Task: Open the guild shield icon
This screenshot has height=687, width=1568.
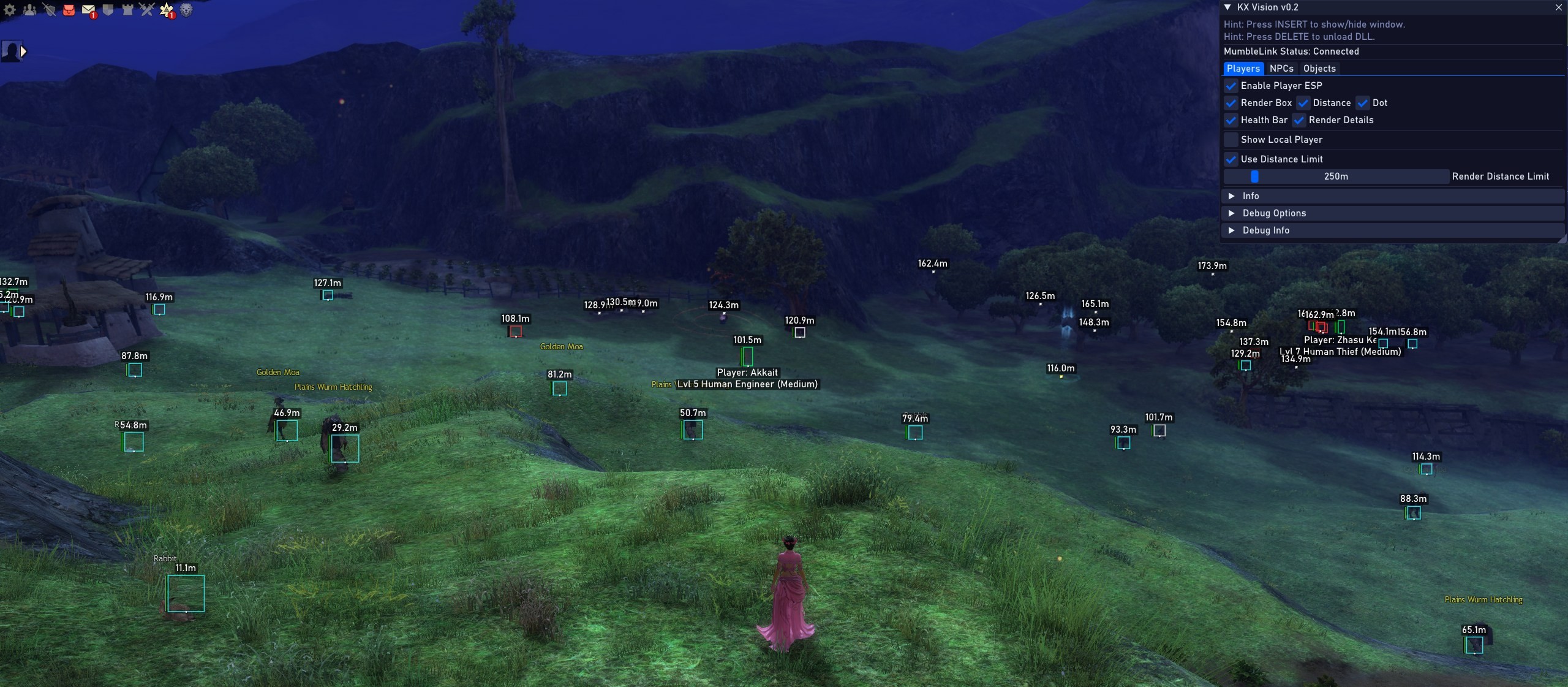Action: (x=108, y=10)
